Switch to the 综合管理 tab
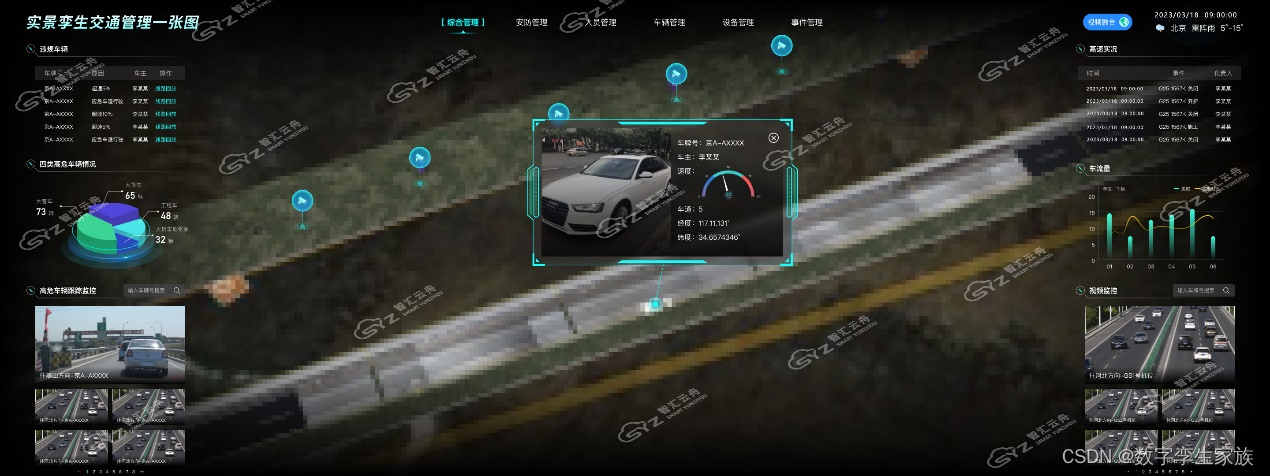Image resolution: width=1270 pixels, height=476 pixels. [x=465, y=22]
